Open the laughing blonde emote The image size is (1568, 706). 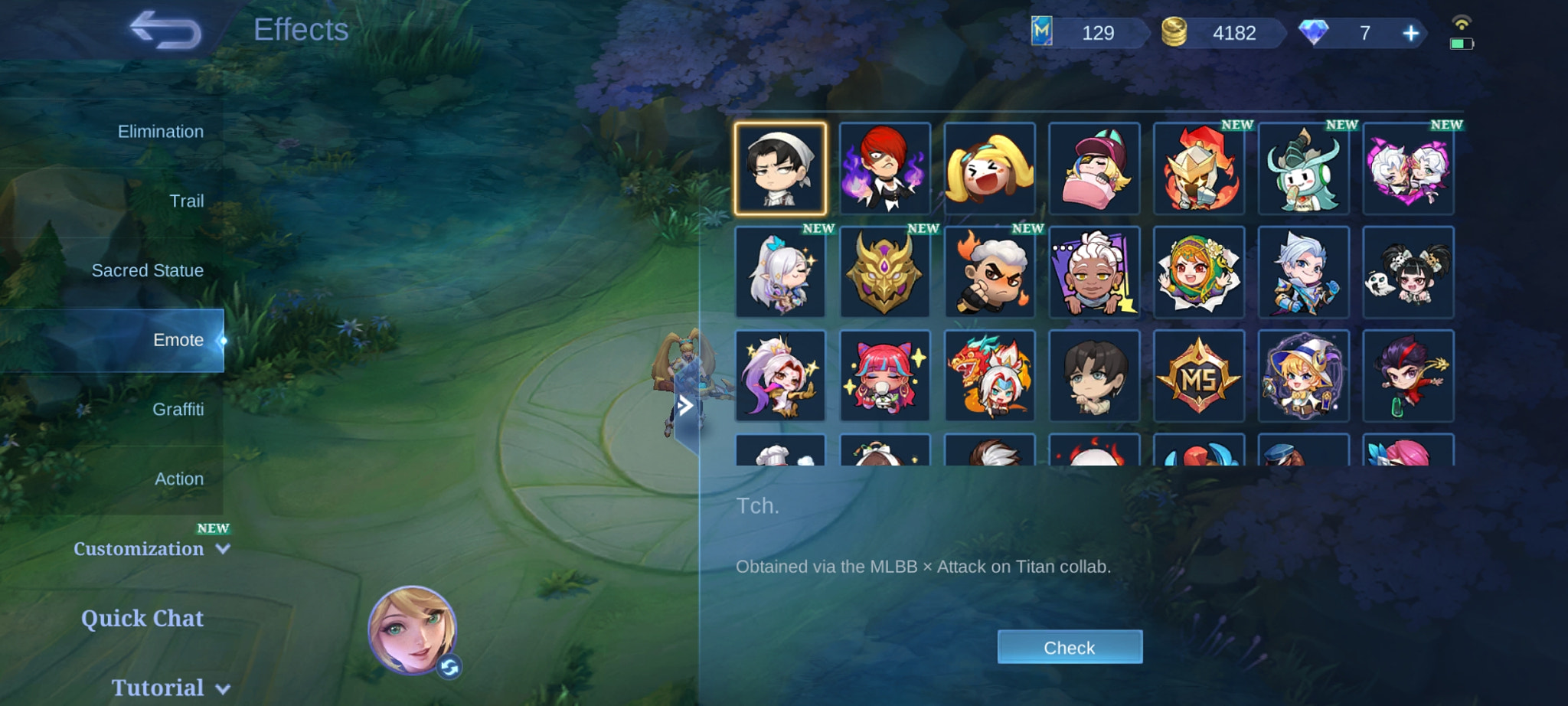click(x=991, y=168)
